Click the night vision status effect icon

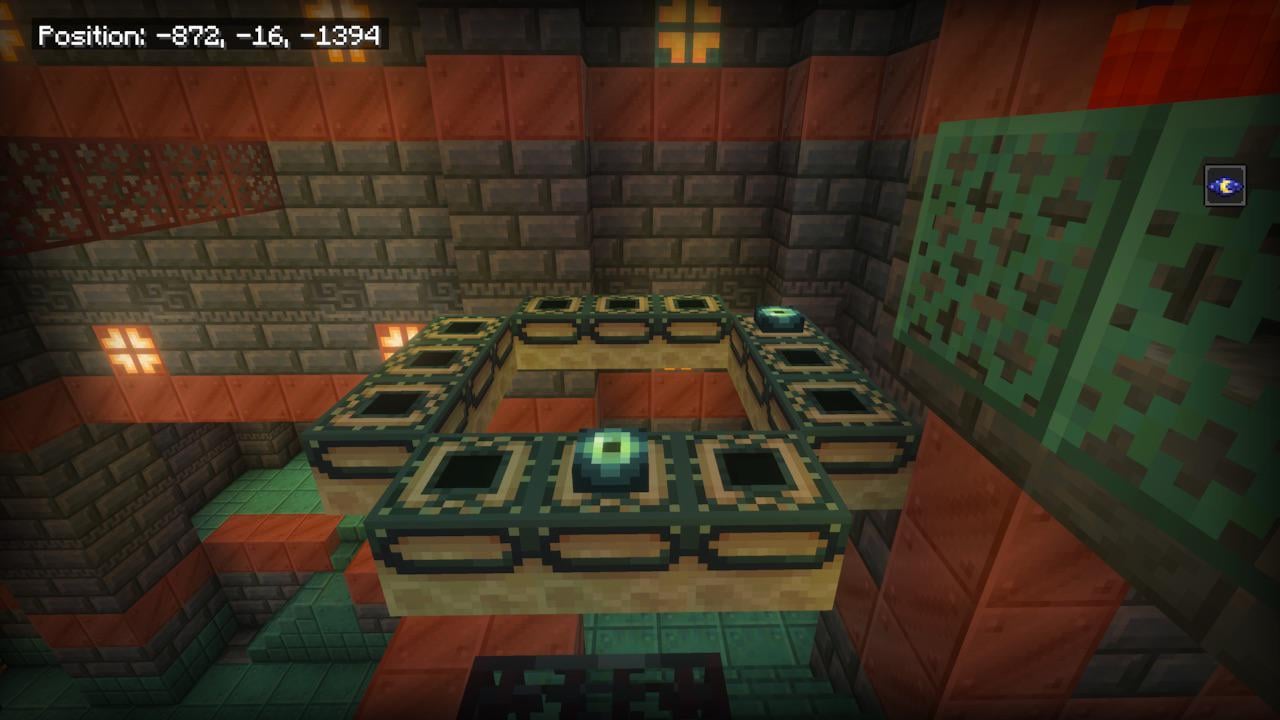[x=1225, y=185]
